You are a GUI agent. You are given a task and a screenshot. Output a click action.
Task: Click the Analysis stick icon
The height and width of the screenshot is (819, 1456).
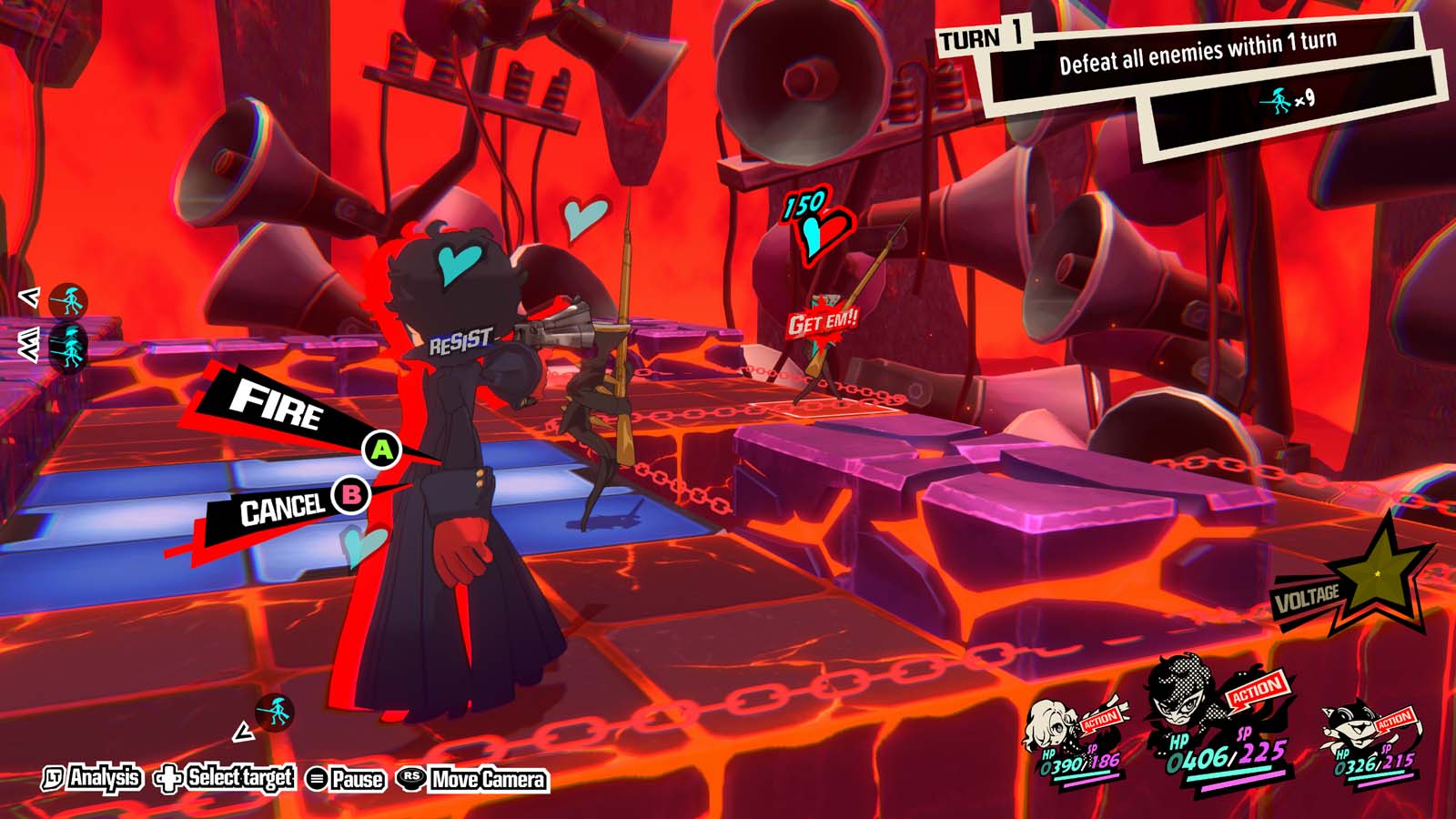pyautogui.click(x=55, y=779)
